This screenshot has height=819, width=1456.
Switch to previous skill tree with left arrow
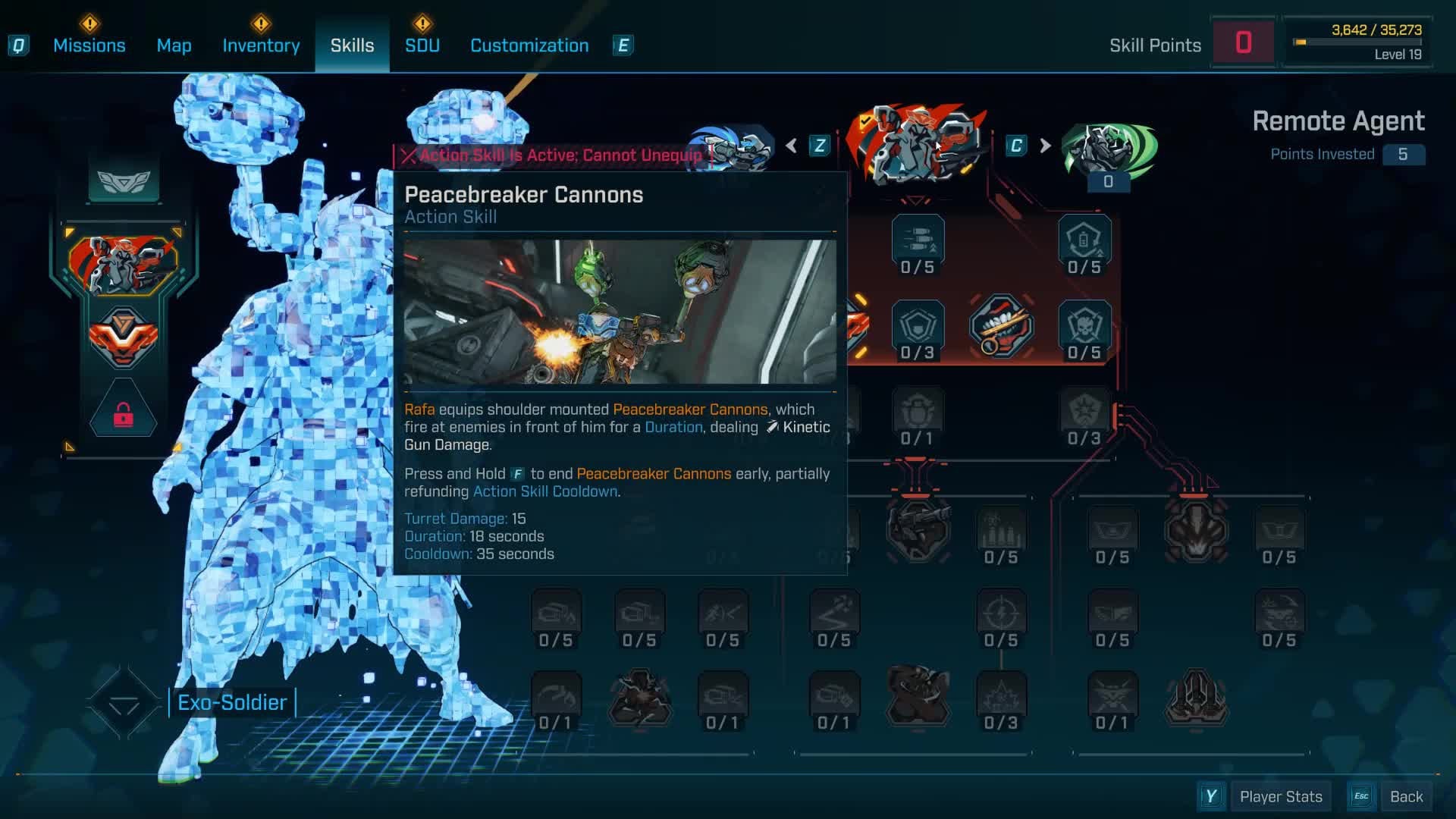point(792,146)
